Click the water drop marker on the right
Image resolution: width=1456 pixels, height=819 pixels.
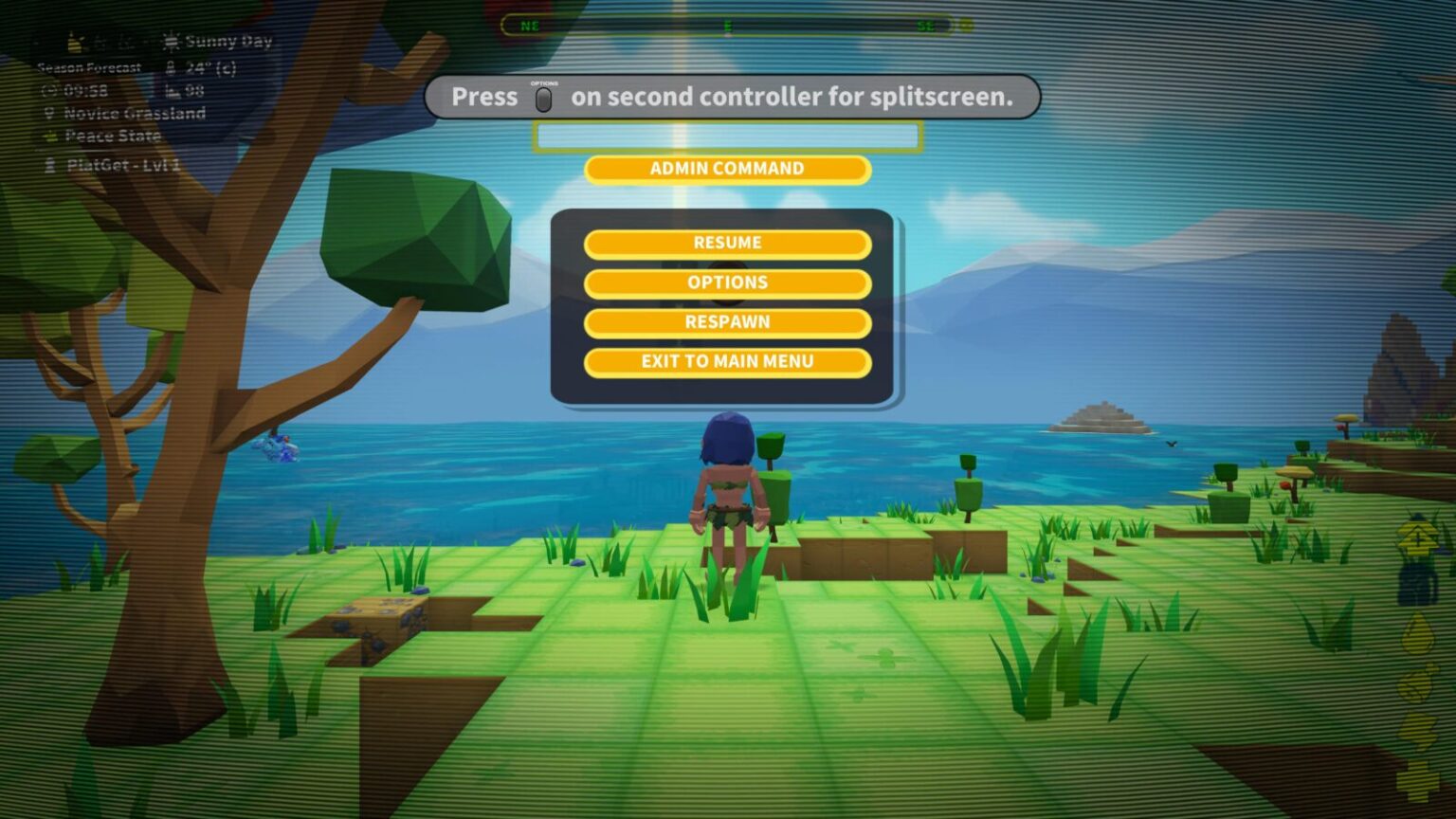[x=1418, y=631]
